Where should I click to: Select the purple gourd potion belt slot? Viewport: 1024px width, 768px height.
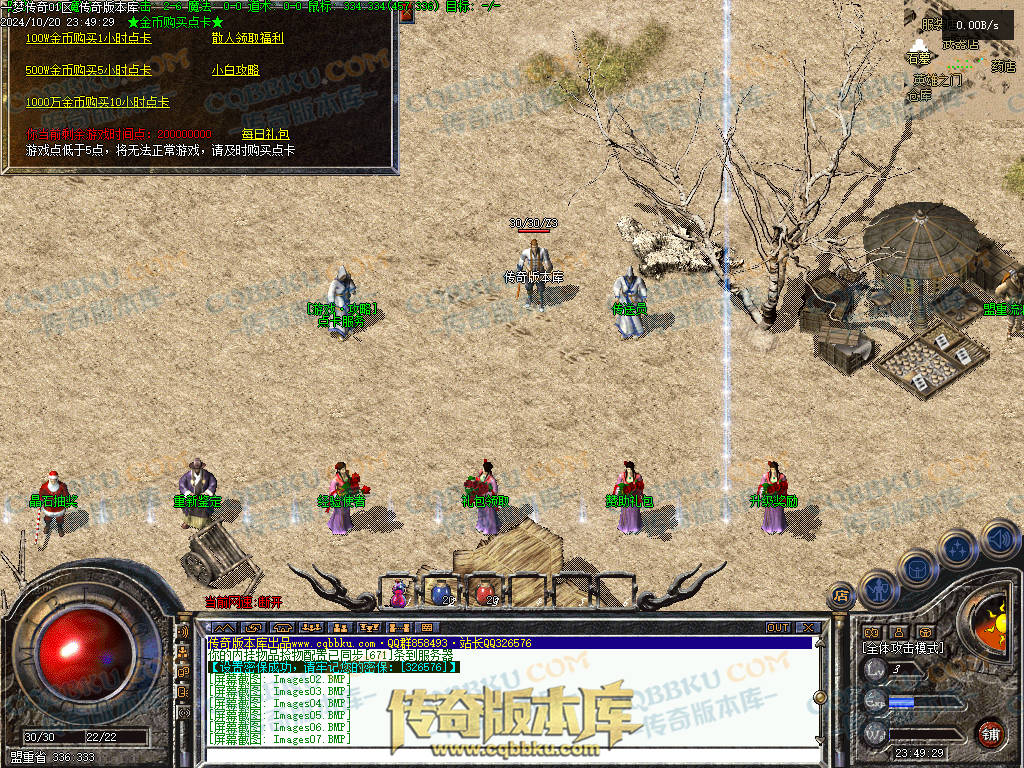(399, 593)
